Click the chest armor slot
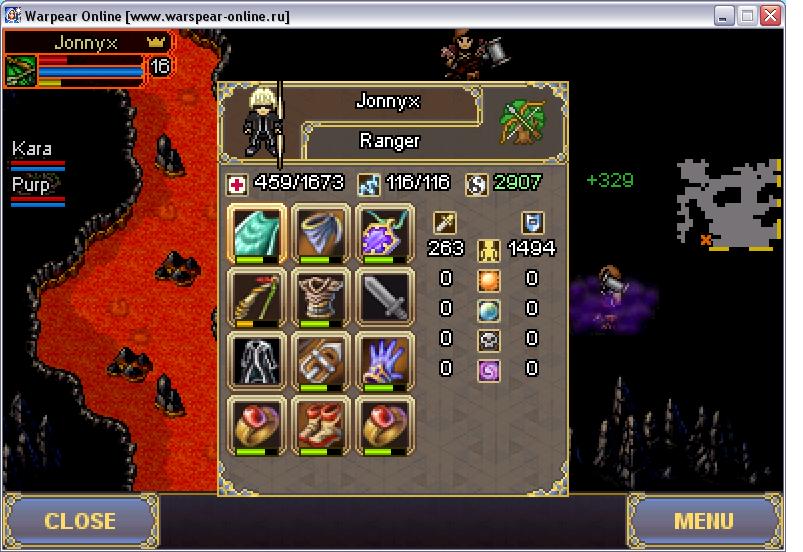803x552 pixels. click(320, 297)
